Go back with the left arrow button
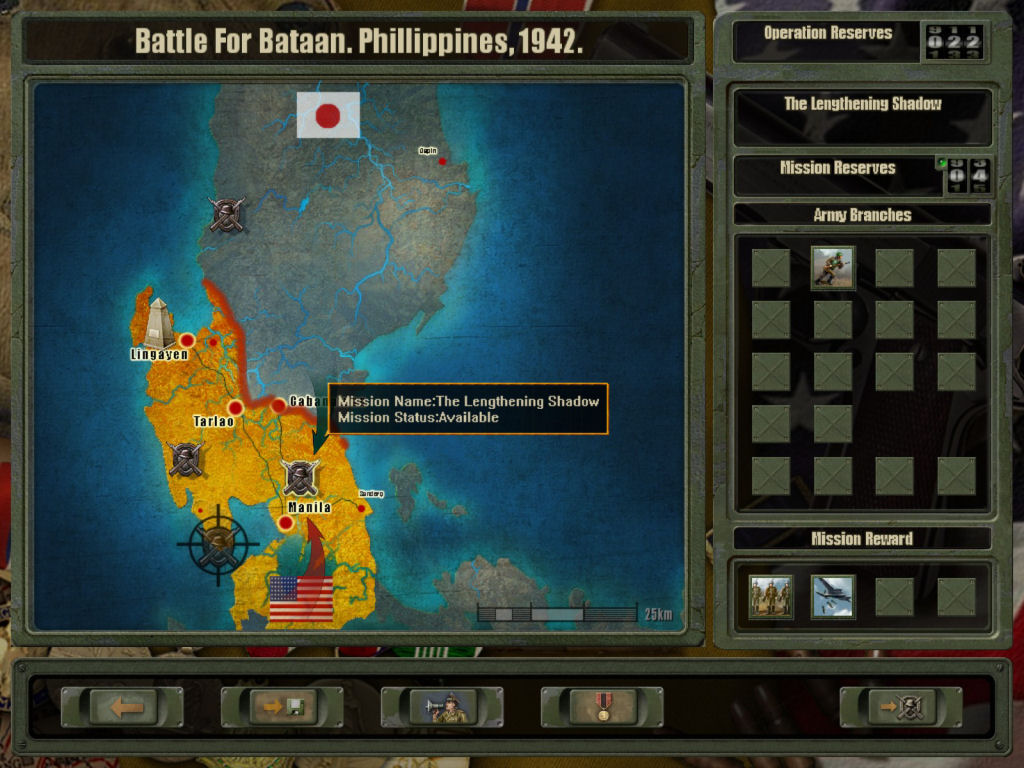 coord(123,707)
